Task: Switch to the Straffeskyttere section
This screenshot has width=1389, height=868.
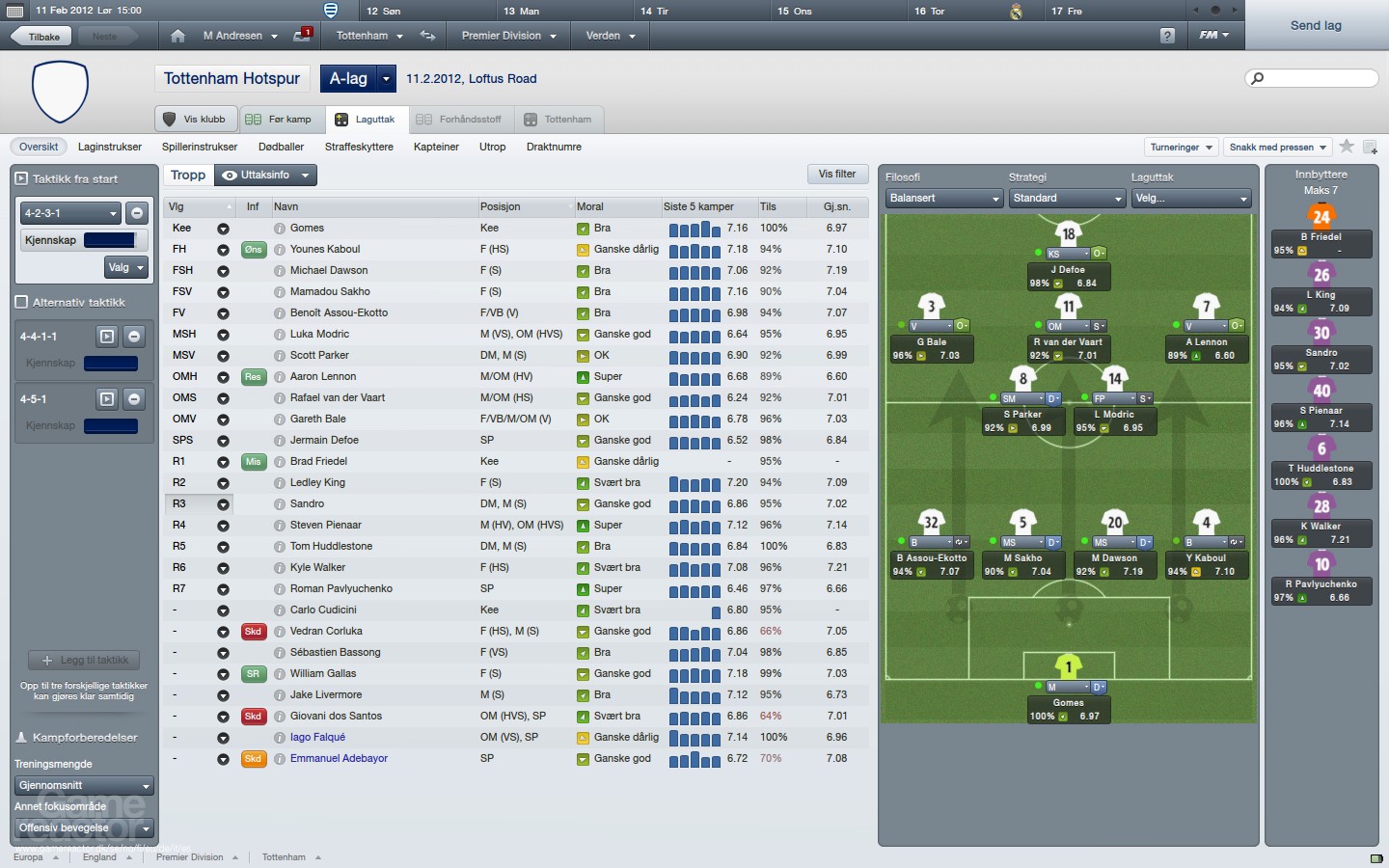Action: (x=360, y=147)
